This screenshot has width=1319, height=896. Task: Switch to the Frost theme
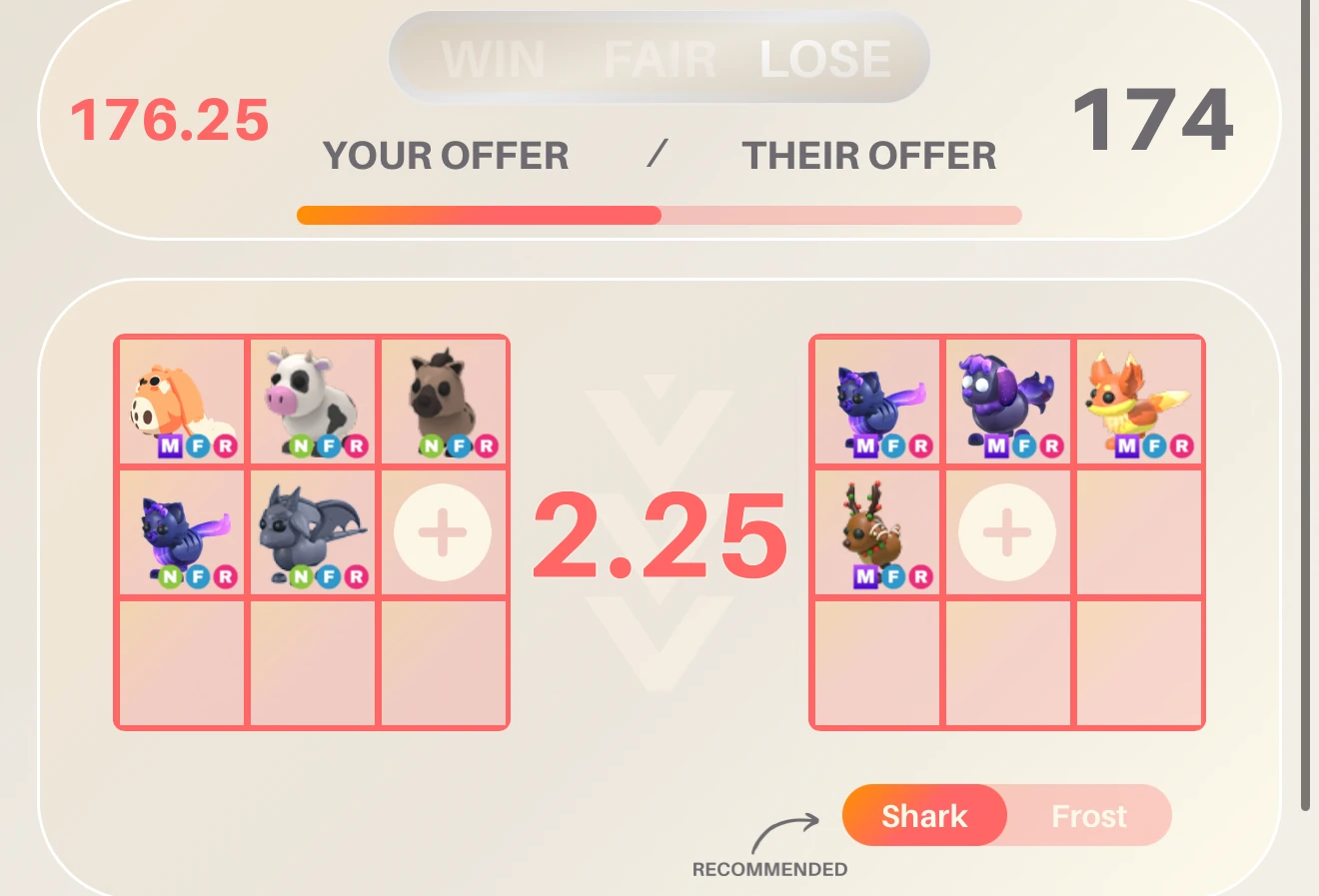coord(1088,816)
